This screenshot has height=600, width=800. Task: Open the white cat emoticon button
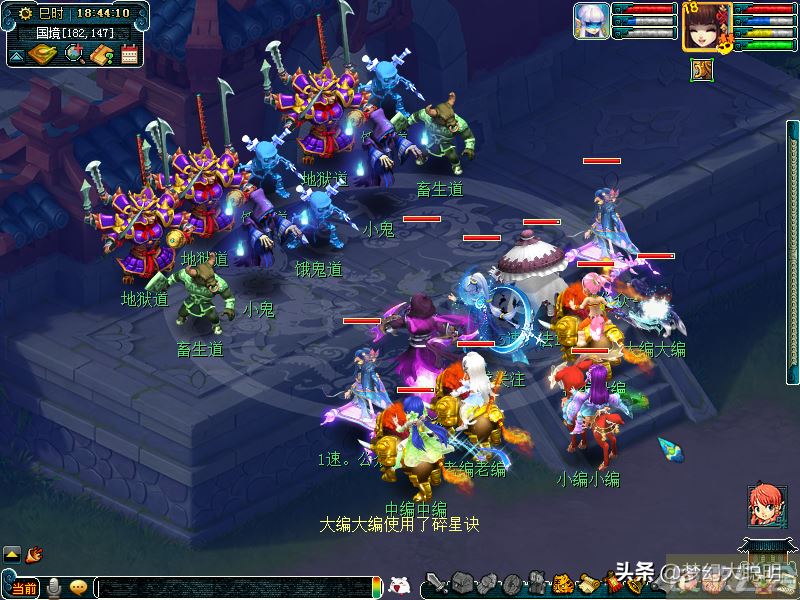pos(398,586)
